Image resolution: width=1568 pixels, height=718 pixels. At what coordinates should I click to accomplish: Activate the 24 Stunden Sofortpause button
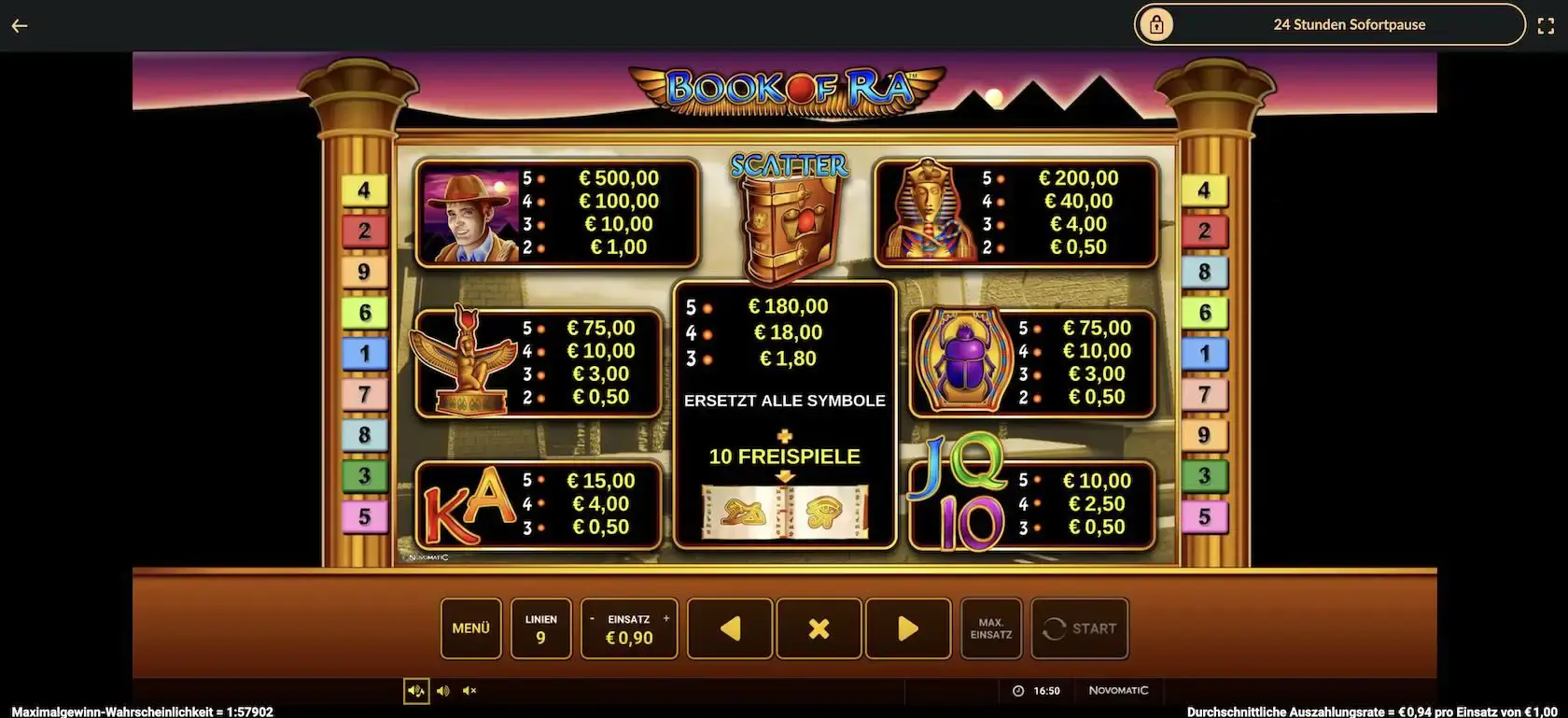[x=1329, y=25]
